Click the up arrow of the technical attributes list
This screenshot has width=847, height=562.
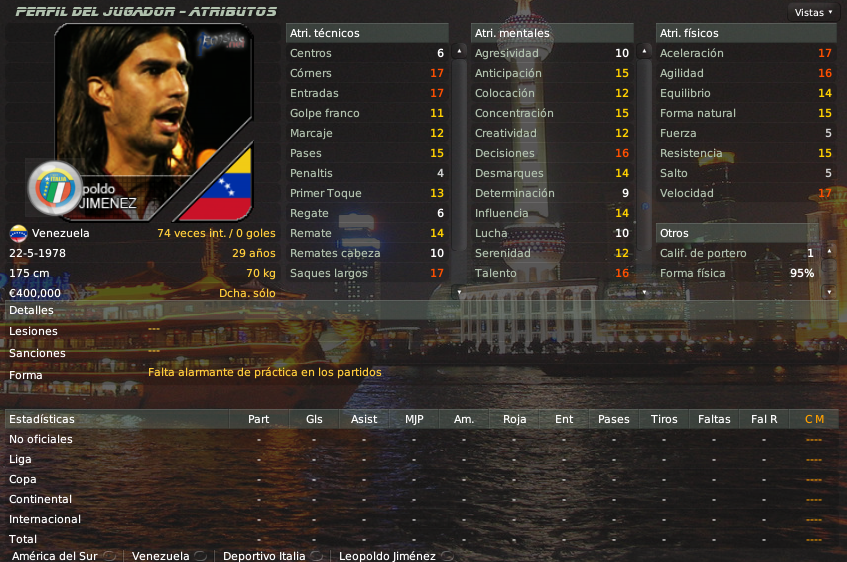459,50
